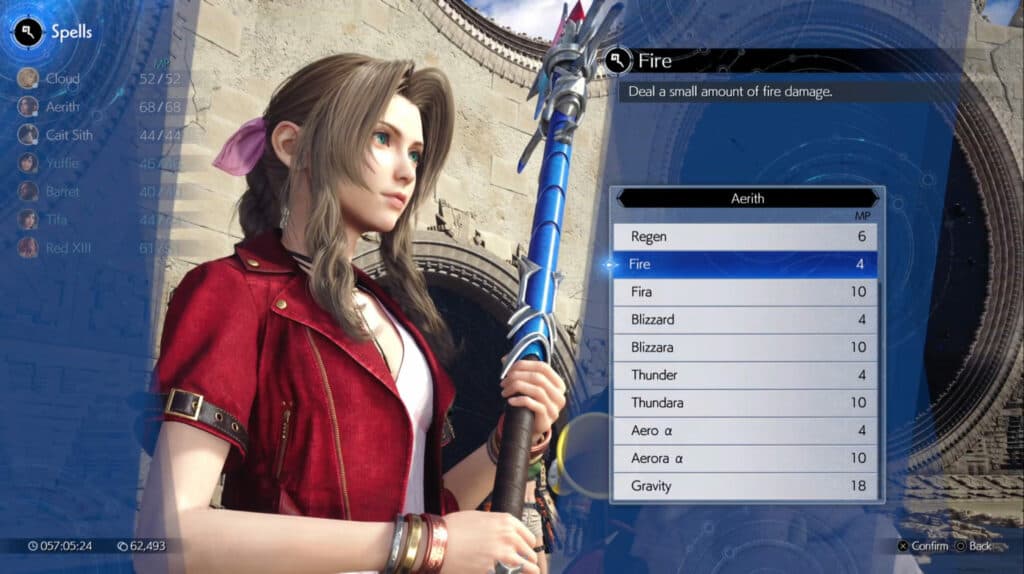Choose Aerith in the party list
Image resolution: width=1024 pixels, height=574 pixels.
point(62,106)
